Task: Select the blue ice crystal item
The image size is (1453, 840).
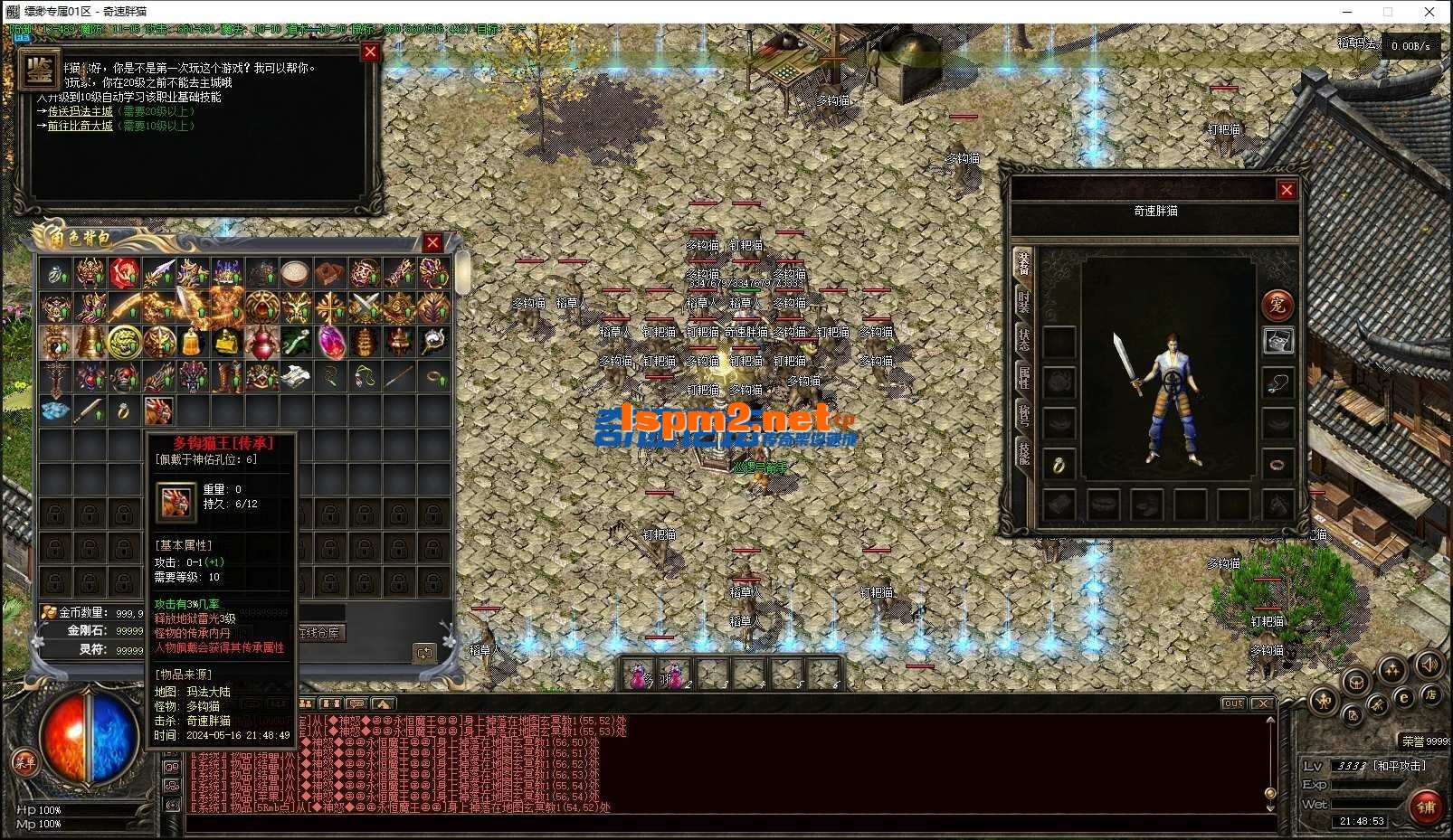Action: (55, 411)
